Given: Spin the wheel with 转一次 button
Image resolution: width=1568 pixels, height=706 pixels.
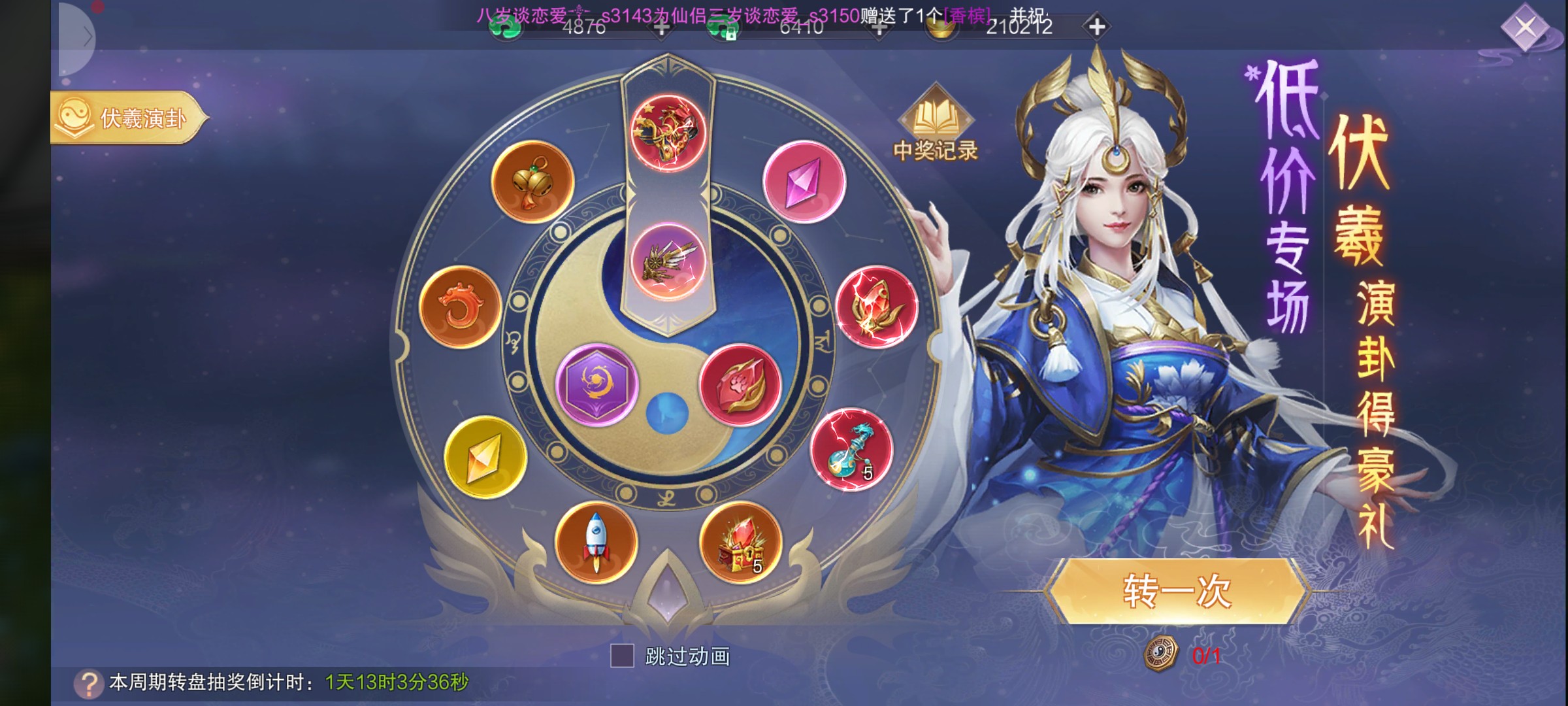Looking at the screenshot, I should pos(1177,592).
